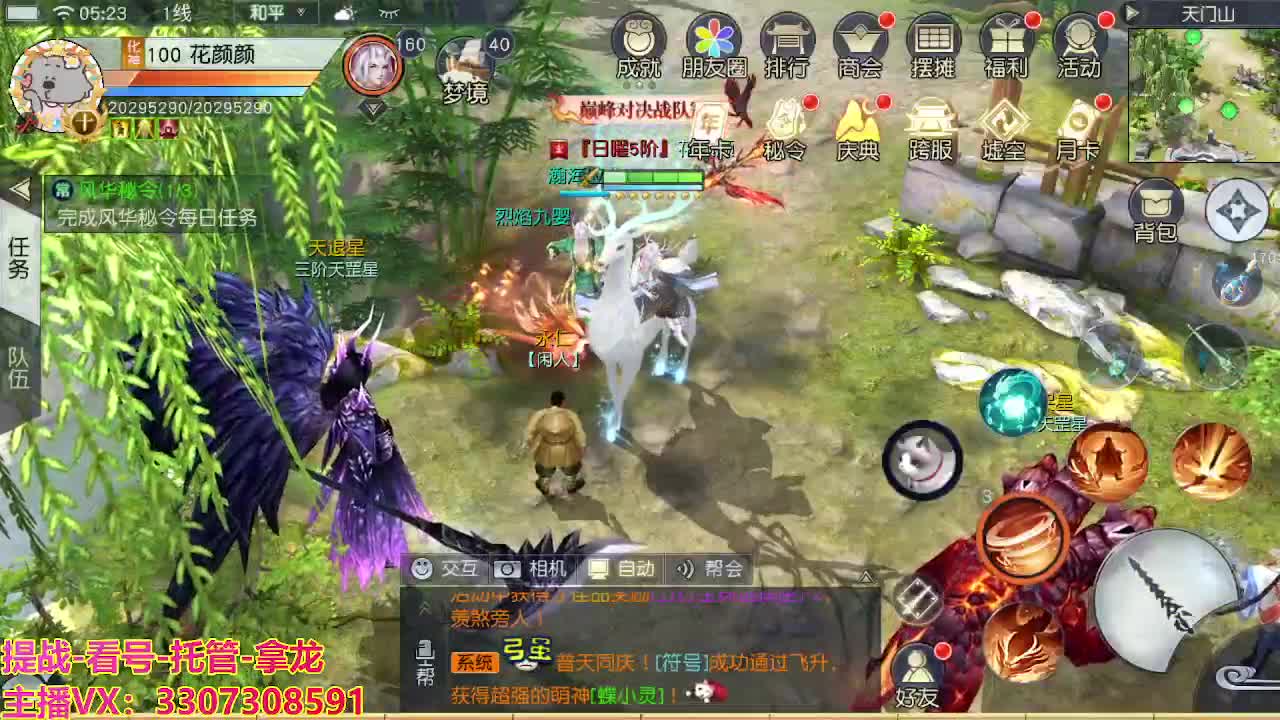Open the 摆摊 stall feature
Screen dimensions: 1280x720
click(934, 45)
